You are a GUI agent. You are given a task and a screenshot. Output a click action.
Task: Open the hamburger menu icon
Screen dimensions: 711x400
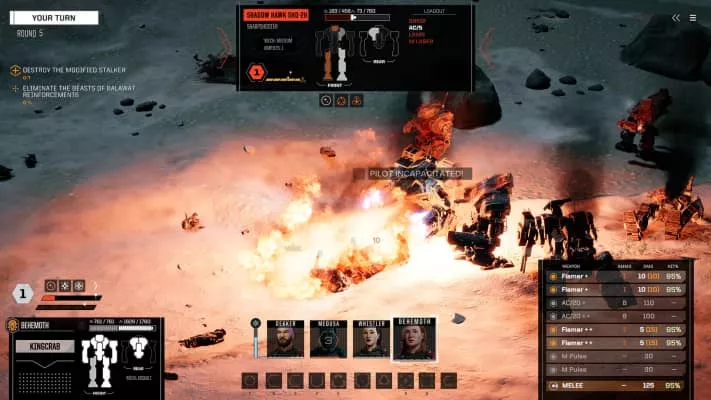pyautogui.click(x=693, y=17)
